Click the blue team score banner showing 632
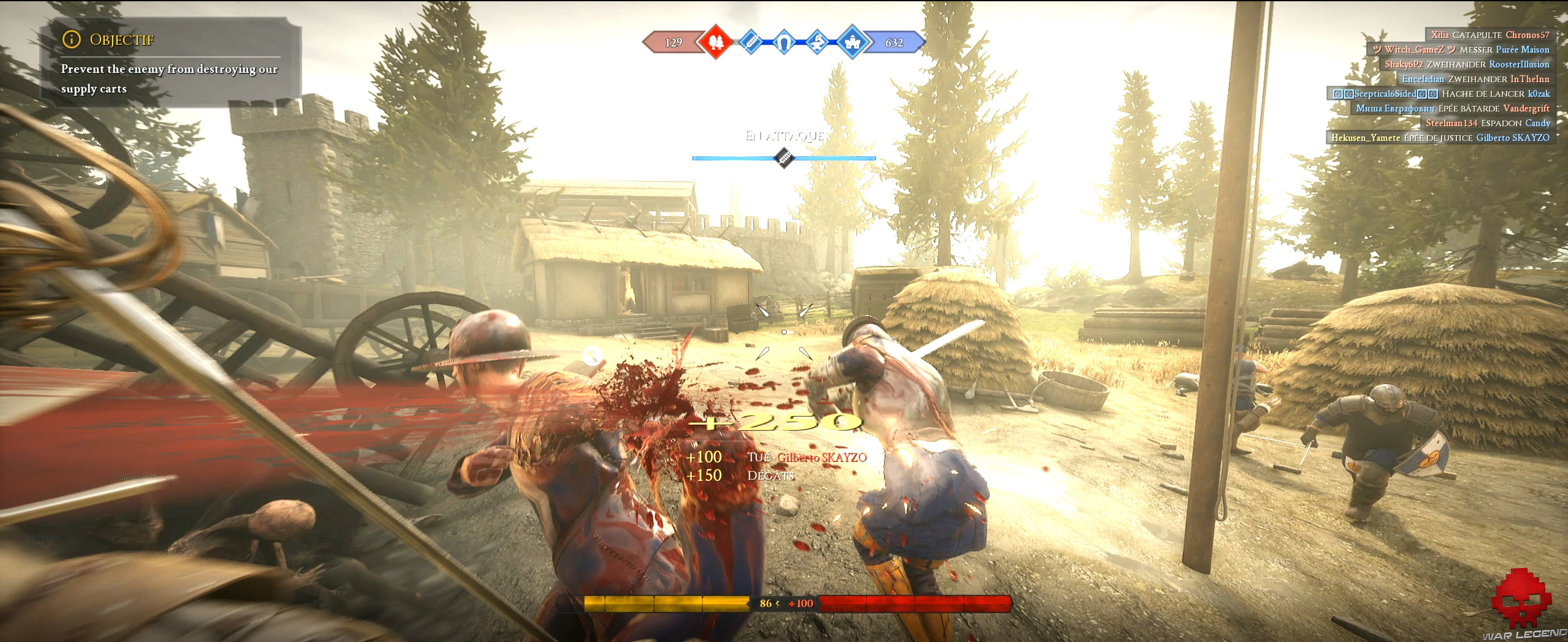The image size is (1568, 642). (895, 42)
